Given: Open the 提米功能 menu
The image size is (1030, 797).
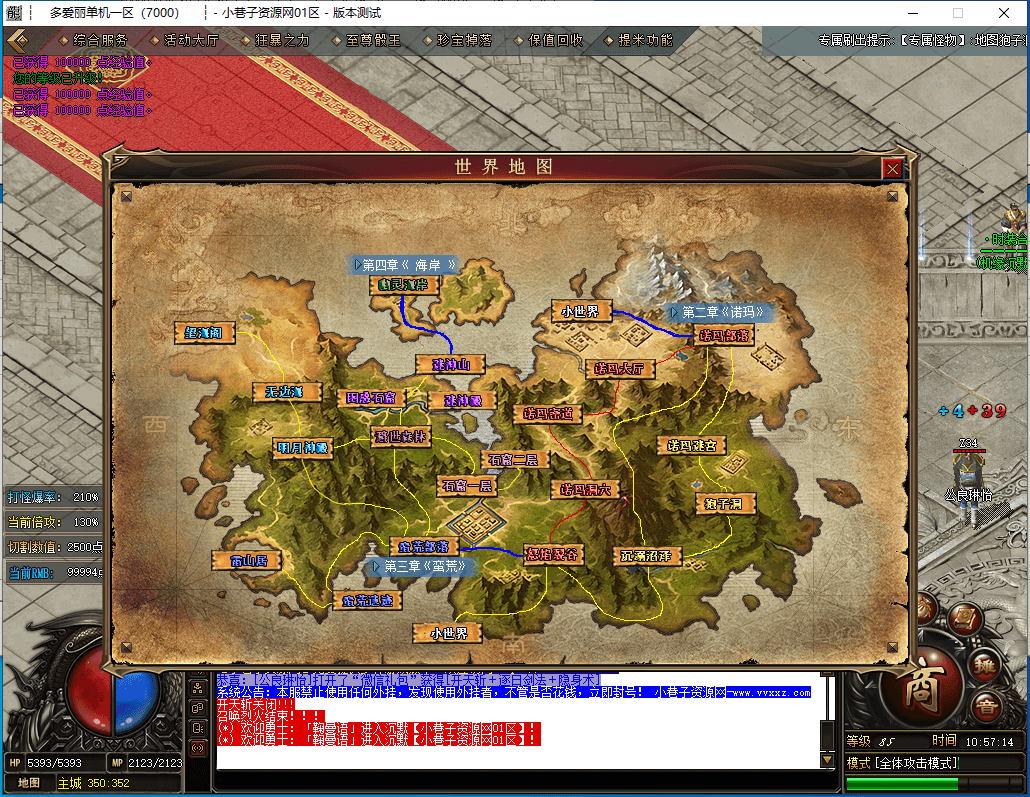Looking at the screenshot, I should [645, 41].
